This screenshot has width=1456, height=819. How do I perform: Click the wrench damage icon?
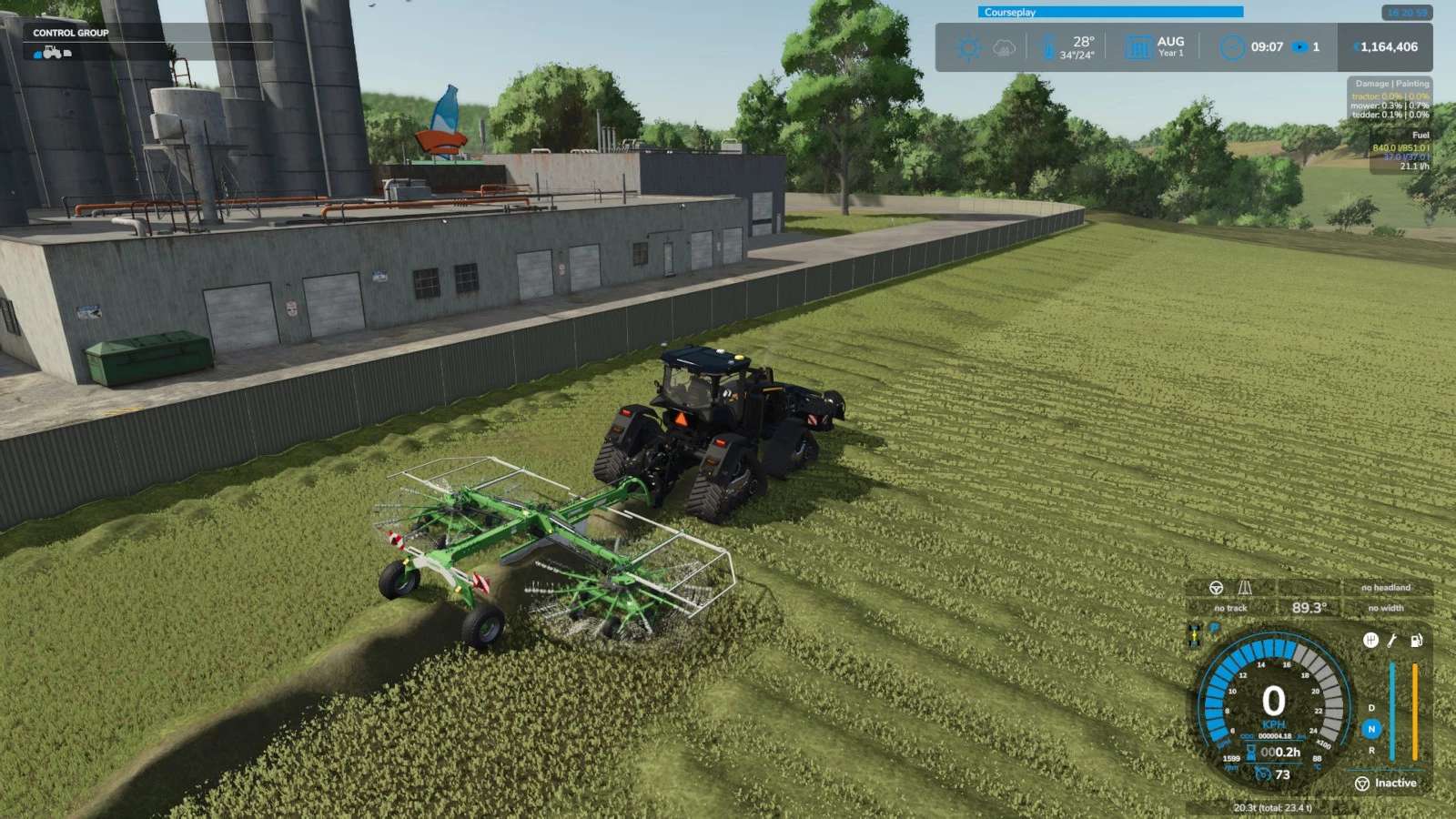[1392, 641]
